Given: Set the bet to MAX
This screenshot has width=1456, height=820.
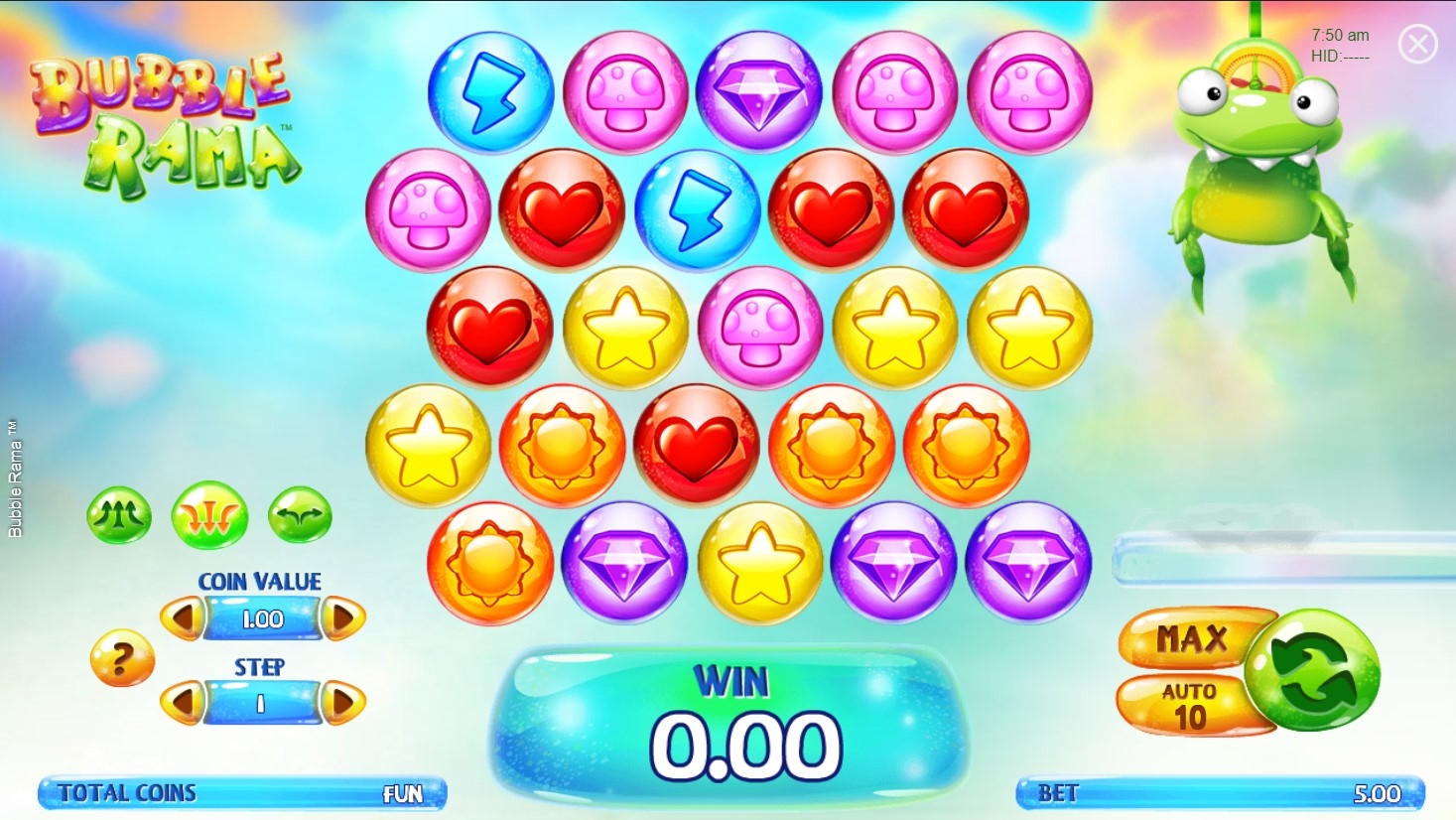Looking at the screenshot, I should 1190,639.
